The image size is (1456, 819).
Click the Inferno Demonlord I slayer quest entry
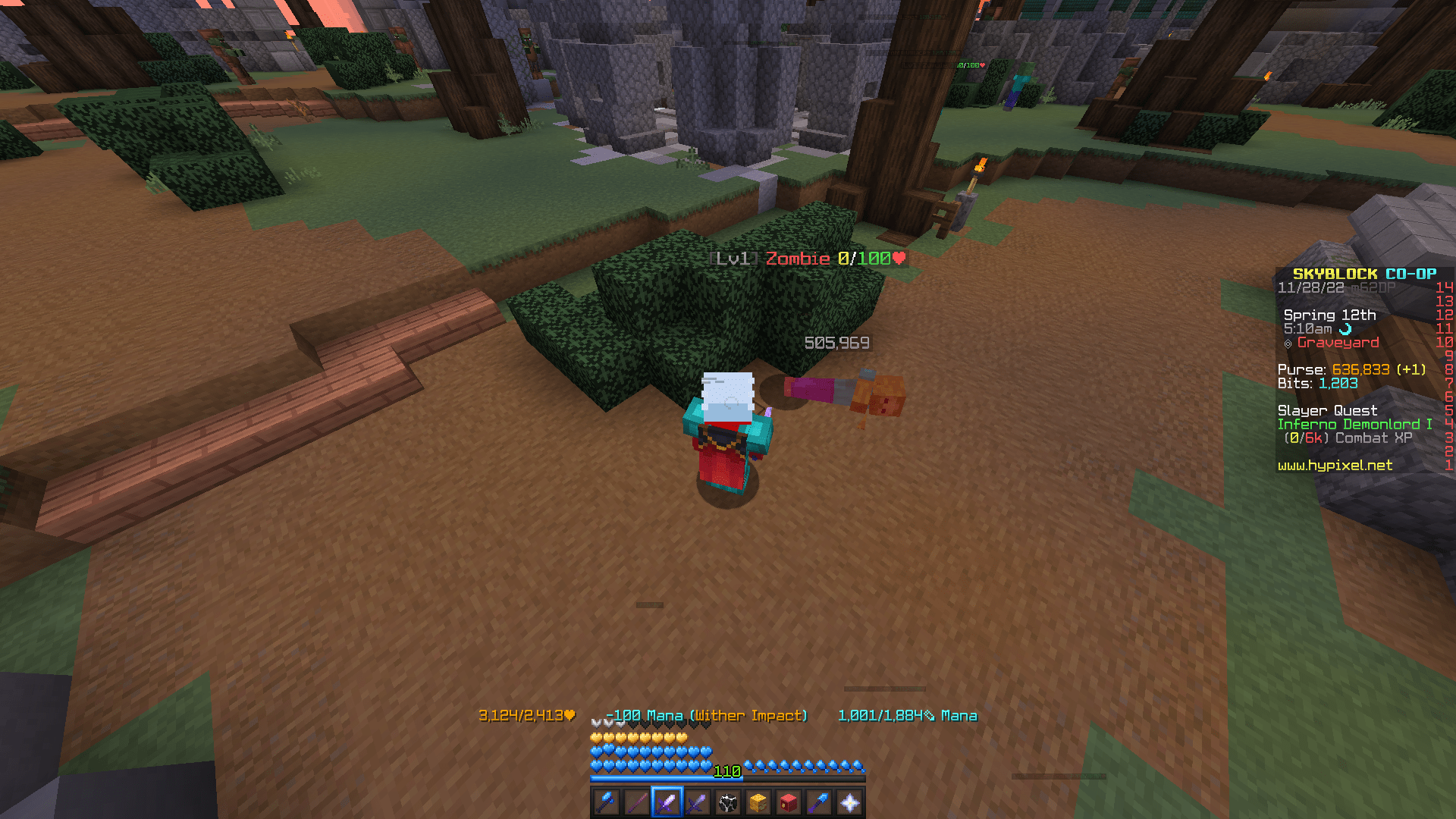pyautogui.click(x=1354, y=424)
